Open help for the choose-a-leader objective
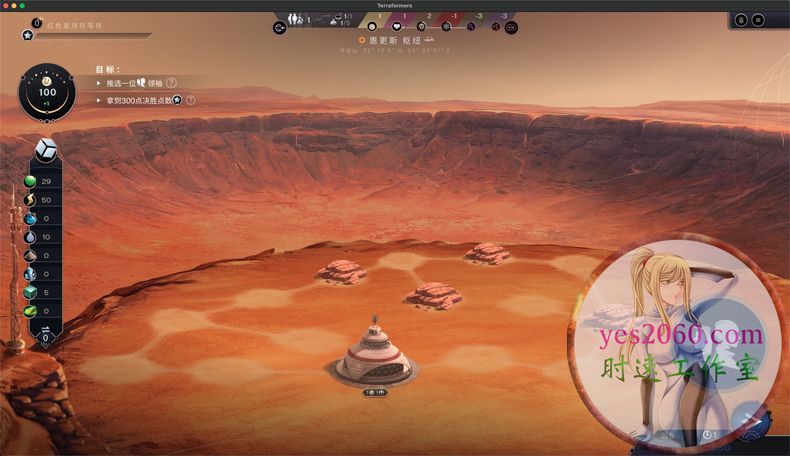Viewport: 790px width, 456px height. coord(171,83)
